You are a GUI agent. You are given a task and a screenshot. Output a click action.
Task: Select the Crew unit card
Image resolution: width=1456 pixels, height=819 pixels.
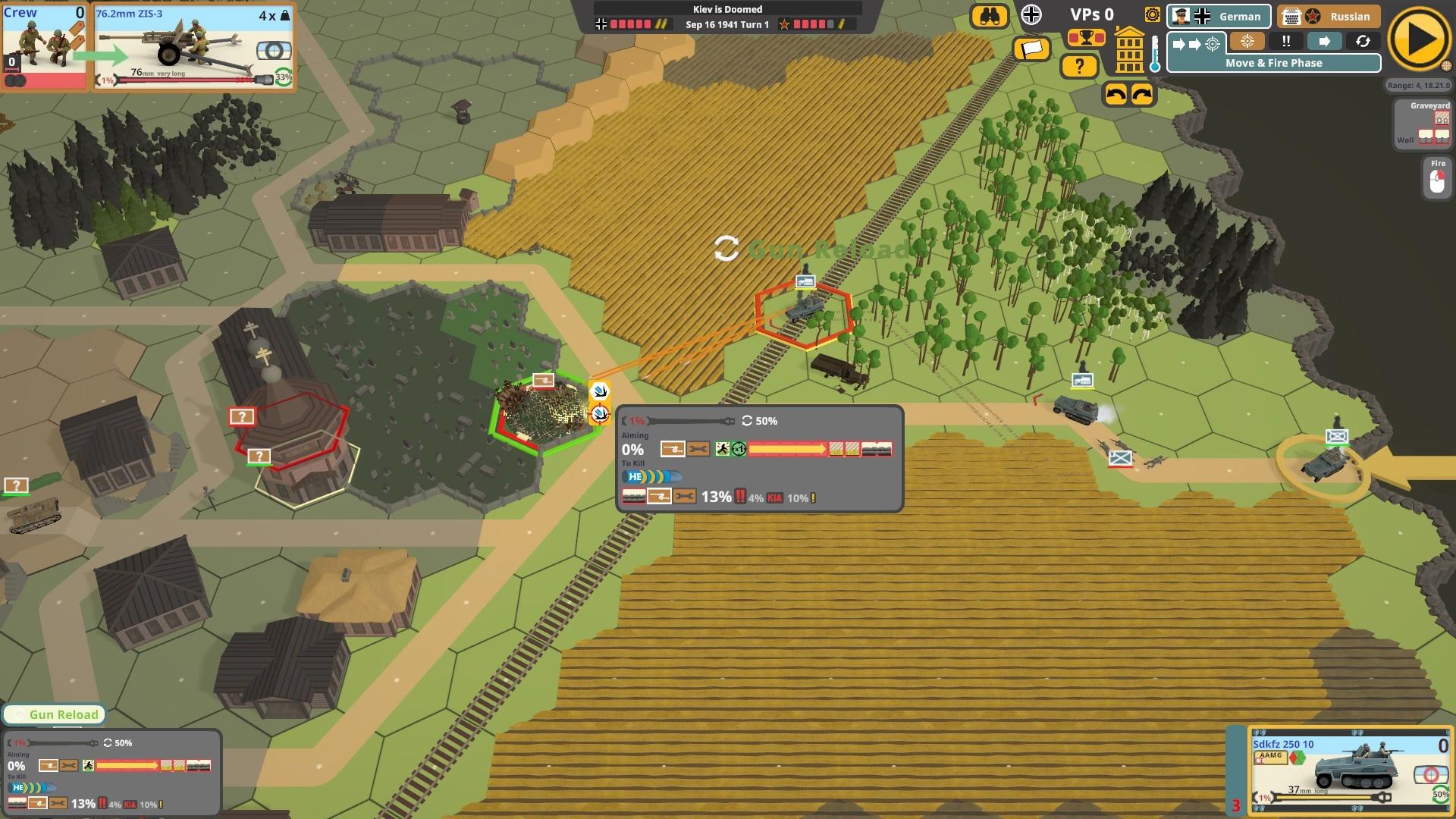click(x=45, y=45)
